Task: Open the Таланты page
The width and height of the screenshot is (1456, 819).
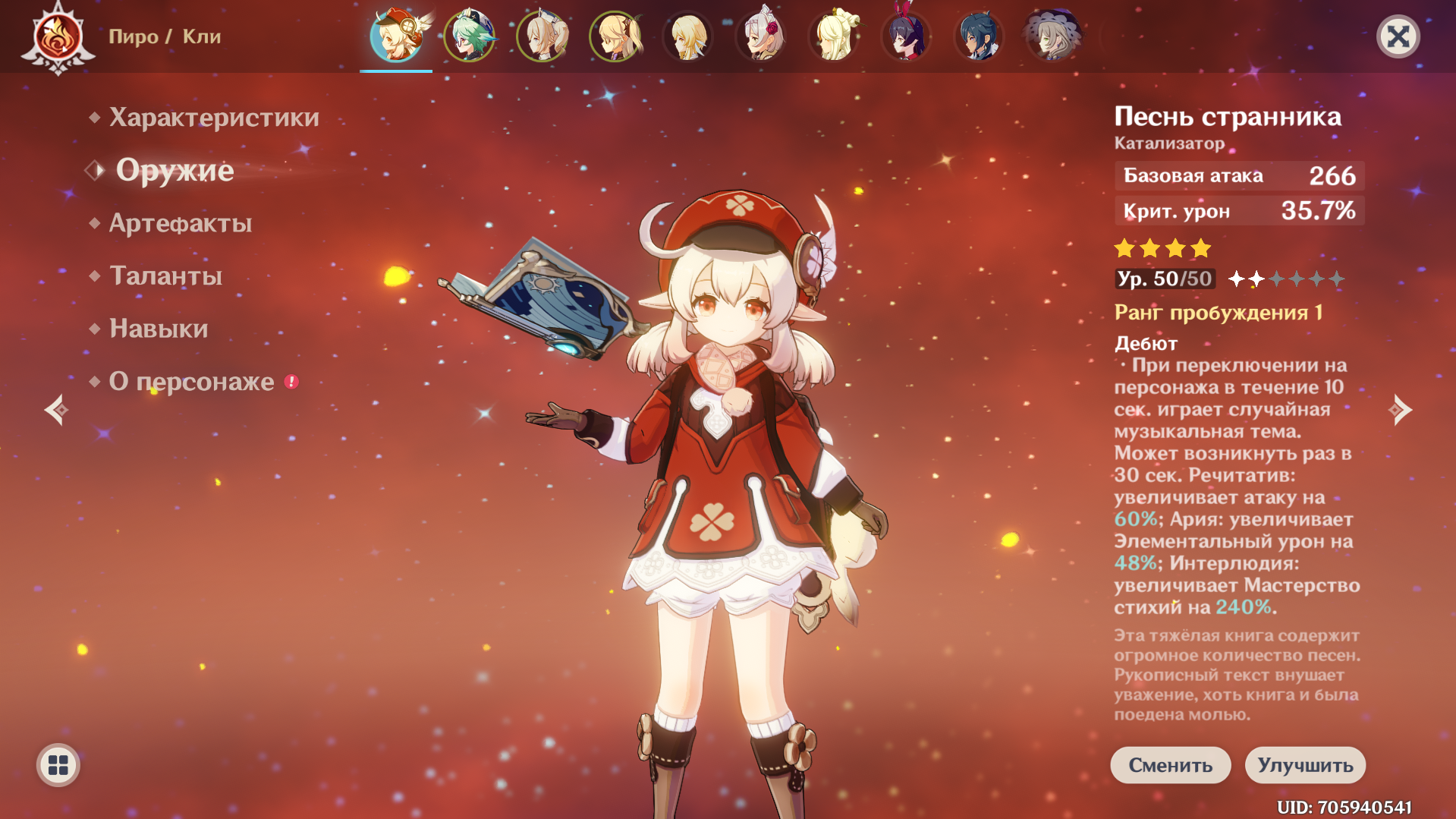Action: [x=165, y=276]
